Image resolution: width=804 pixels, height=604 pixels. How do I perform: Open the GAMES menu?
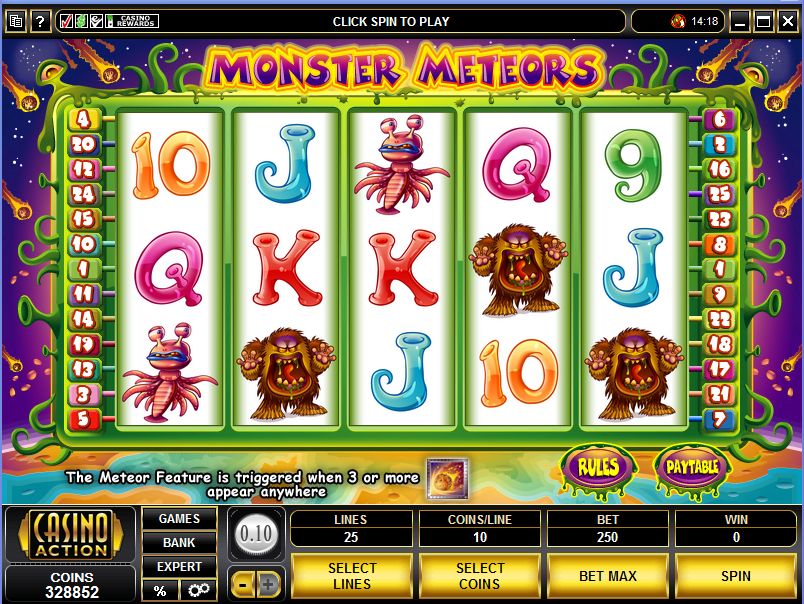[x=179, y=519]
